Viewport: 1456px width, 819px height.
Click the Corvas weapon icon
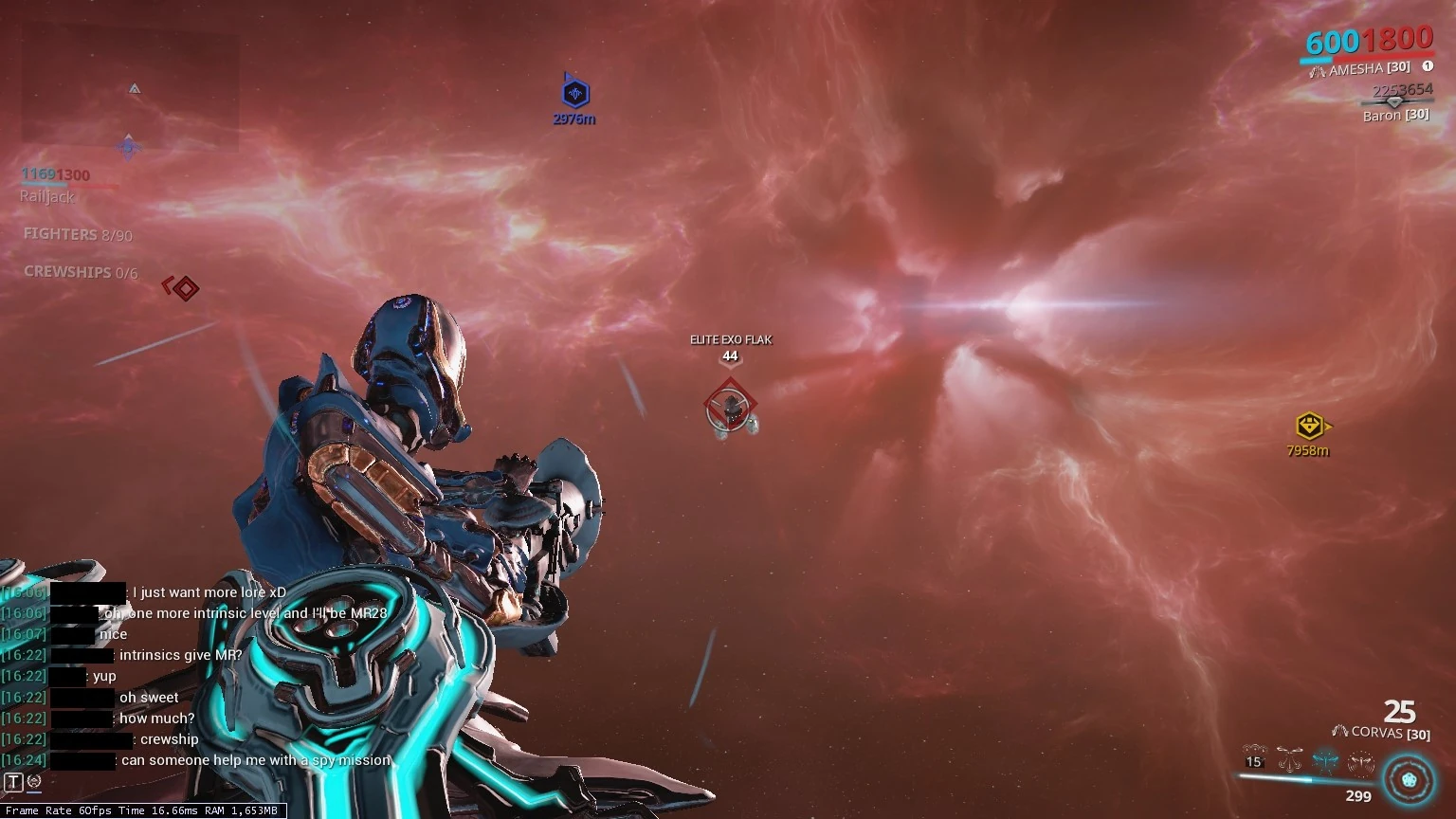tap(1340, 732)
